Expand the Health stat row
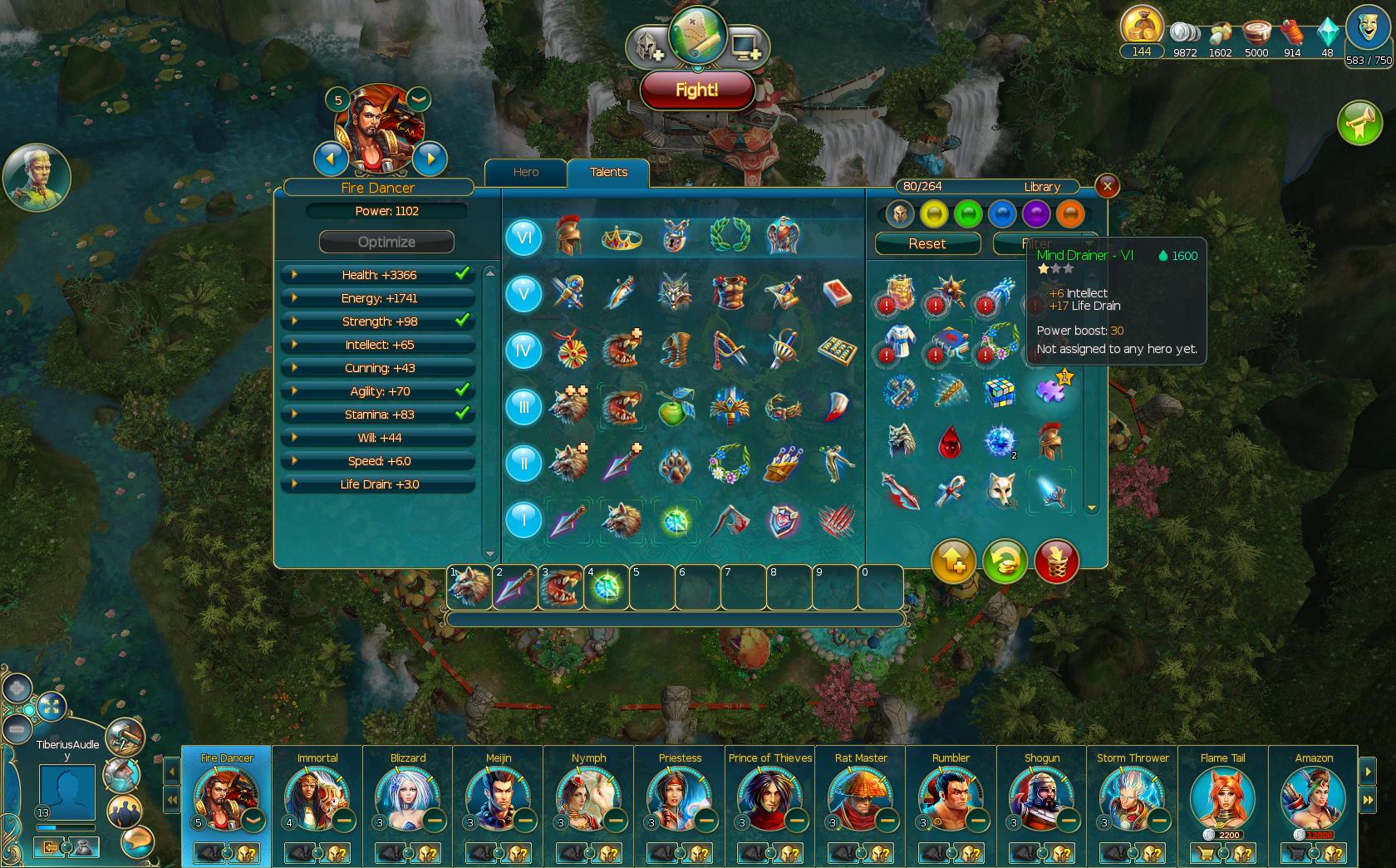Image resolution: width=1396 pixels, height=868 pixels. click(294, 274)
